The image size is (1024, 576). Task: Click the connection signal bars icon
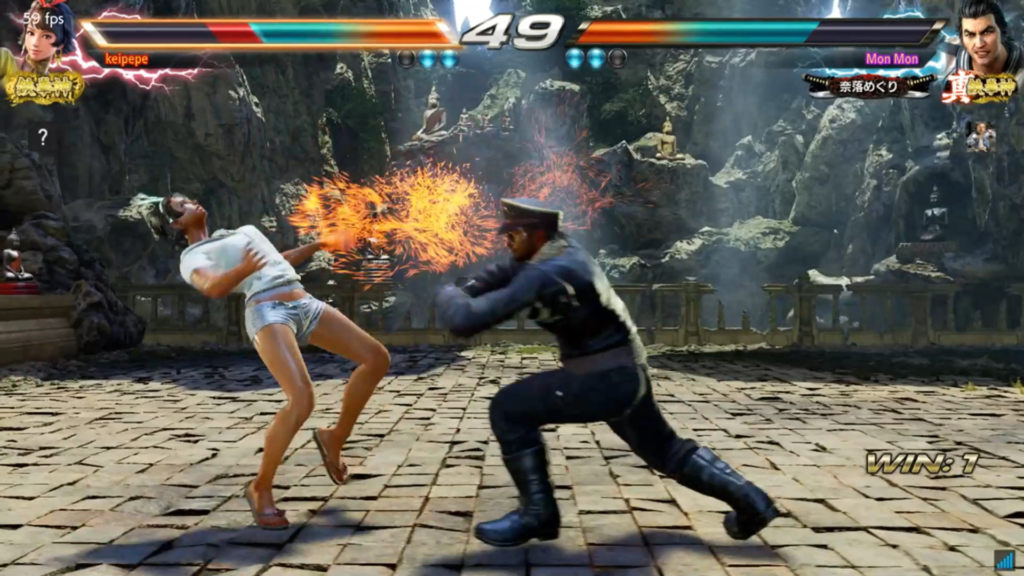[x=1004, y=560]
